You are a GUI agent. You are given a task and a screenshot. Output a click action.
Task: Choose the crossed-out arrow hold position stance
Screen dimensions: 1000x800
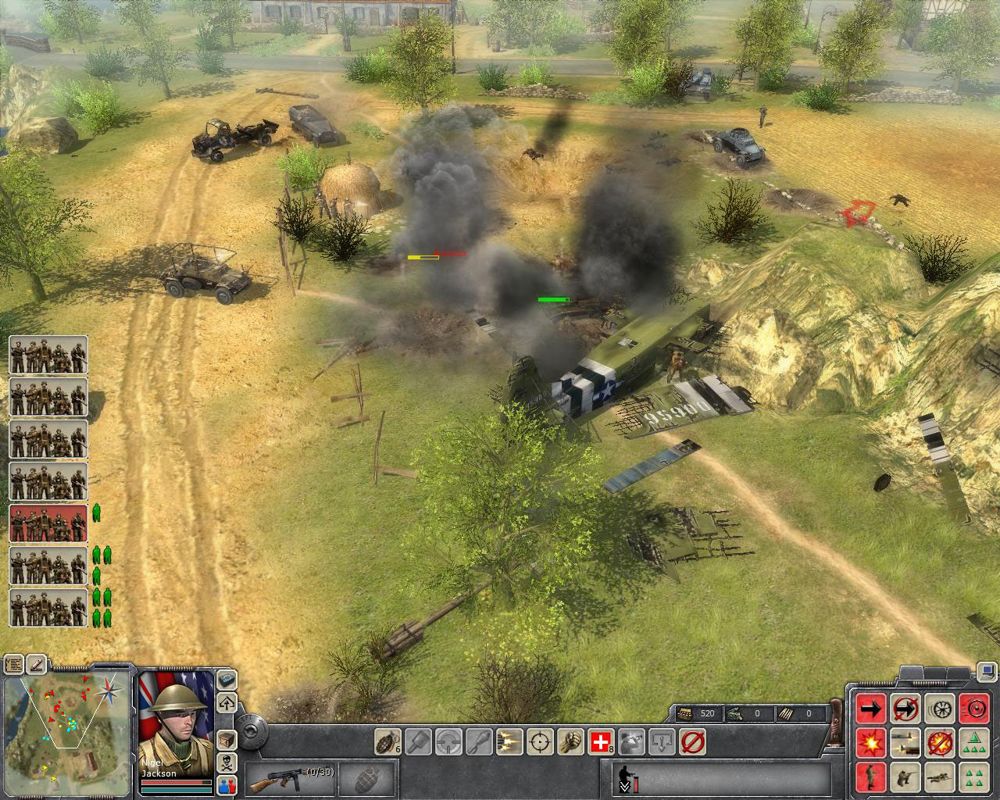tap(905, 708)
